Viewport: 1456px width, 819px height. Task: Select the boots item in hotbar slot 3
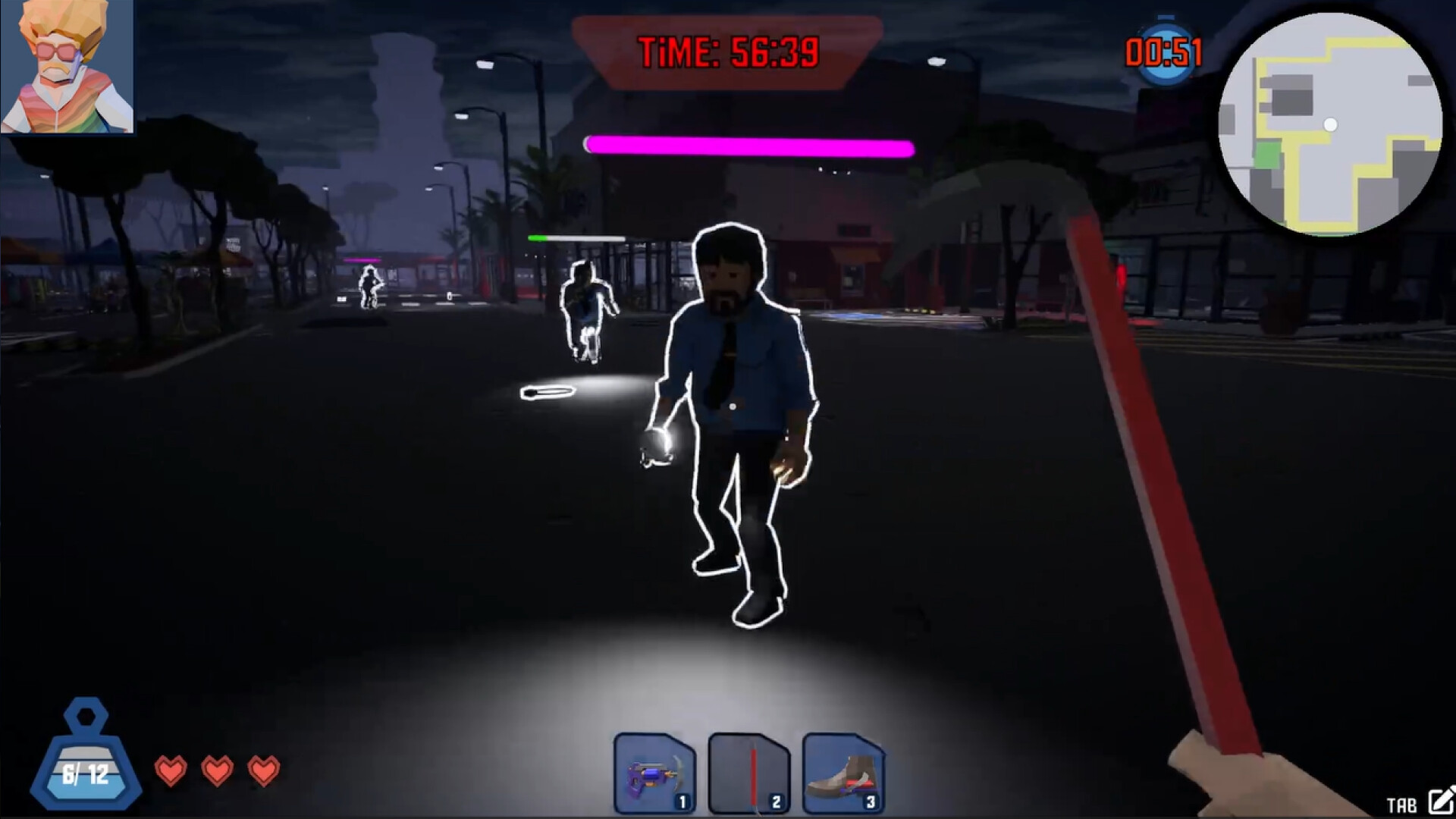[x=841, y=766]
